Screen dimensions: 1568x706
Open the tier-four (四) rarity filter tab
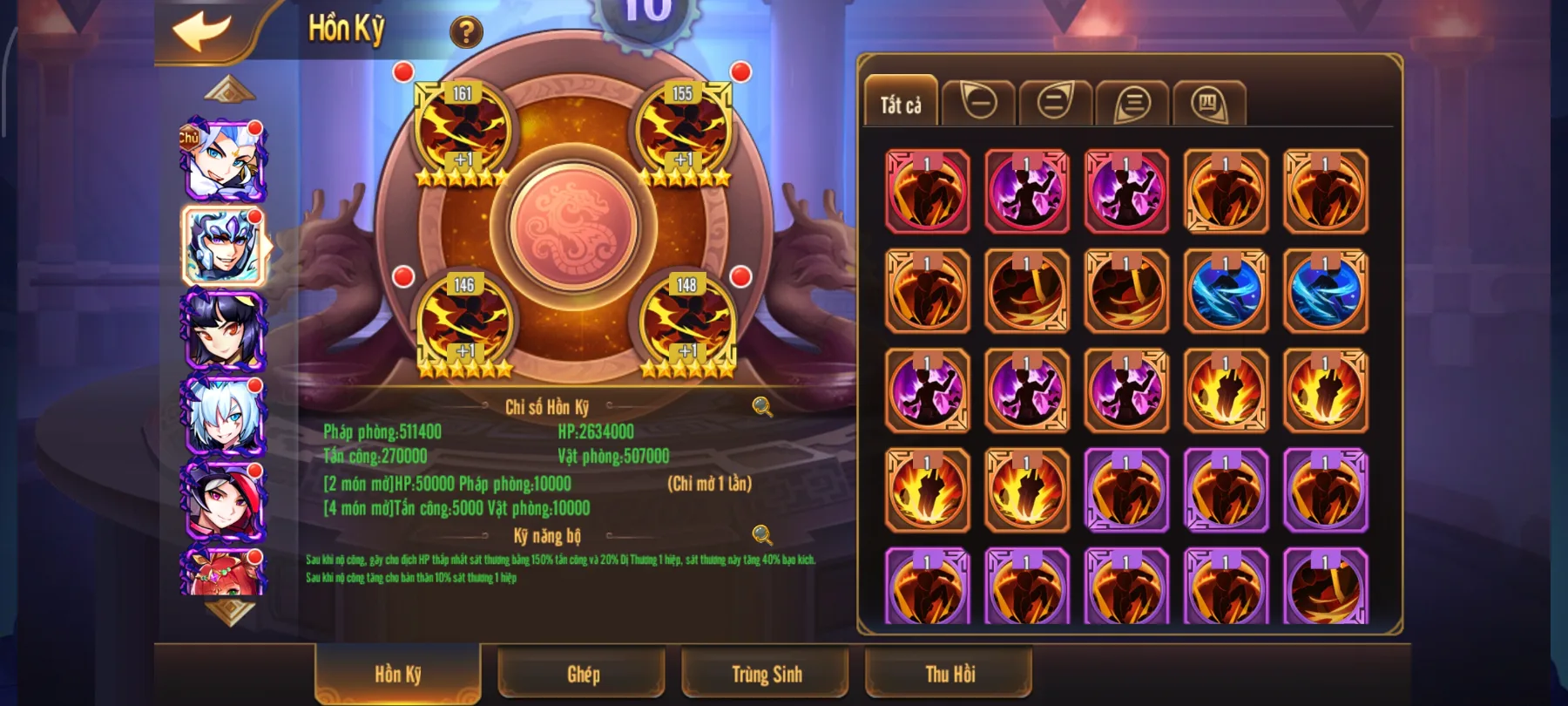point(1207,100)
